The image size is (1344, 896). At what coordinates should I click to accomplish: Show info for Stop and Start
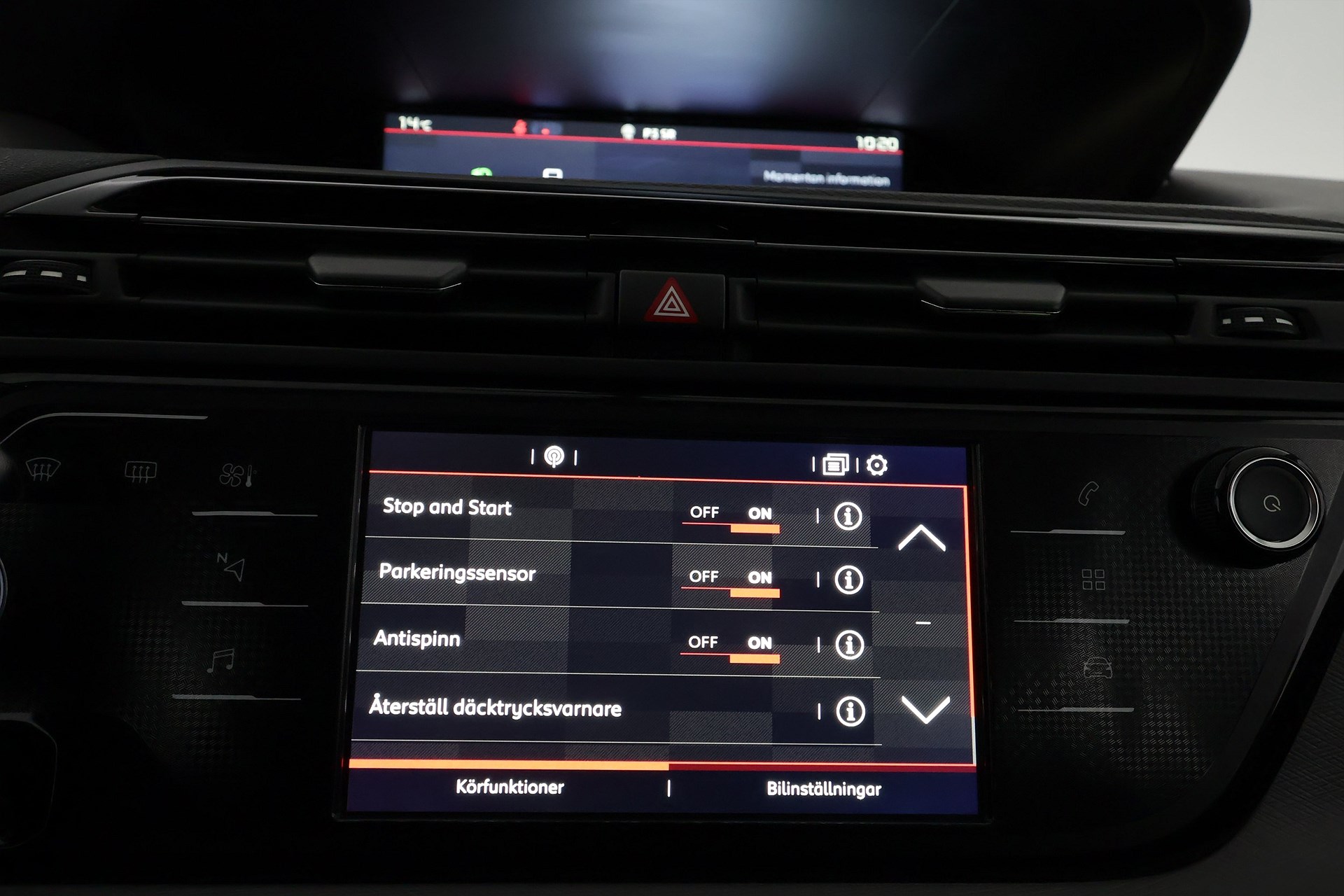click(848, 517)
